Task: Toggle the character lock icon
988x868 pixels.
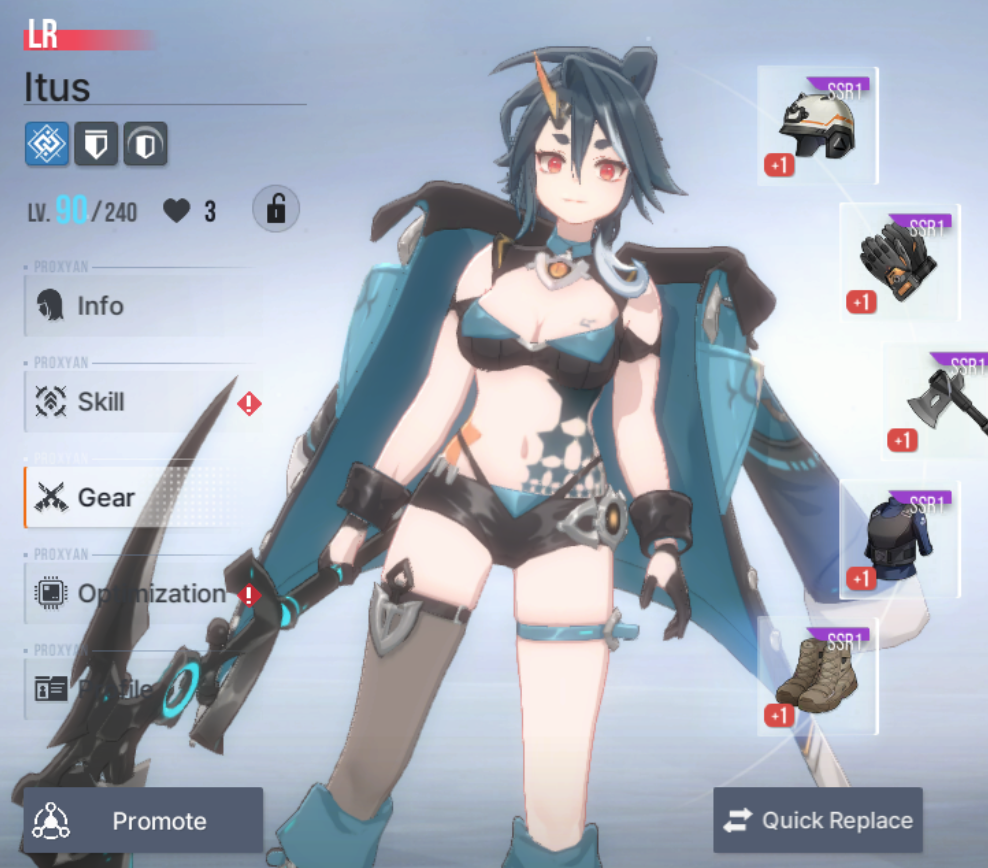Action: point(275,210)
